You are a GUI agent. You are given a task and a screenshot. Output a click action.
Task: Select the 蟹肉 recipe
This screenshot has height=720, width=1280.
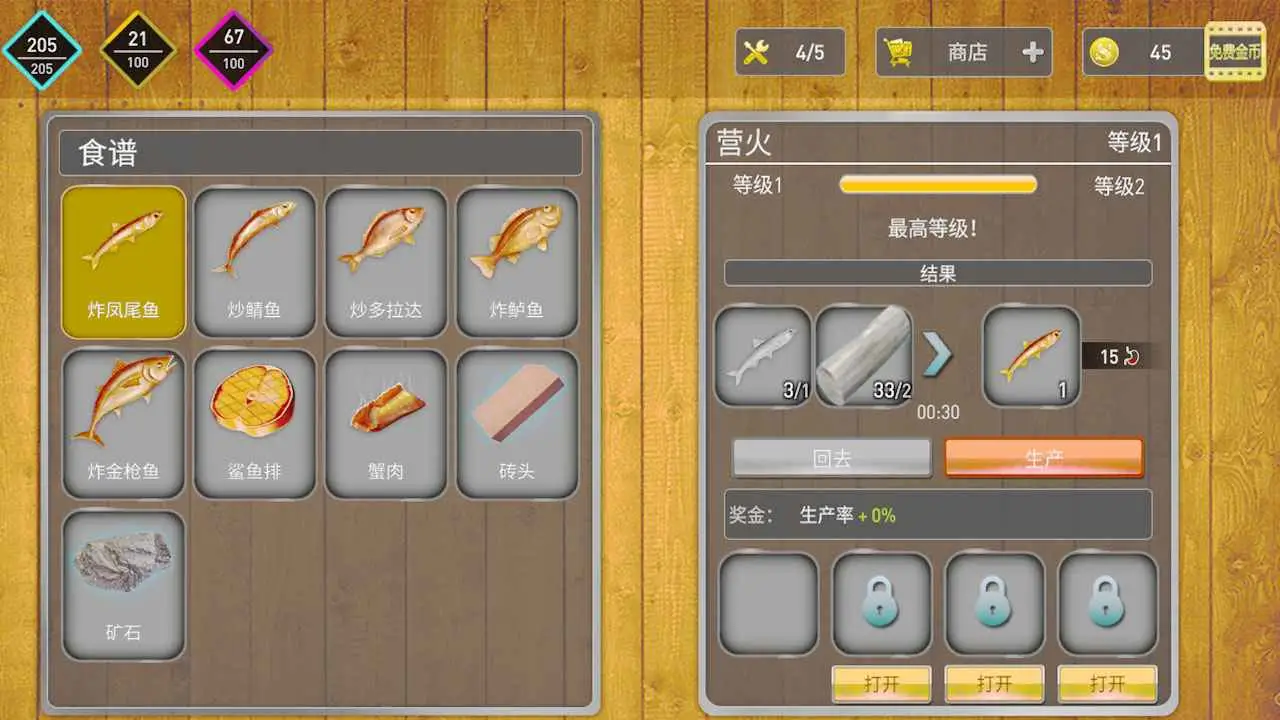(385, 420)
